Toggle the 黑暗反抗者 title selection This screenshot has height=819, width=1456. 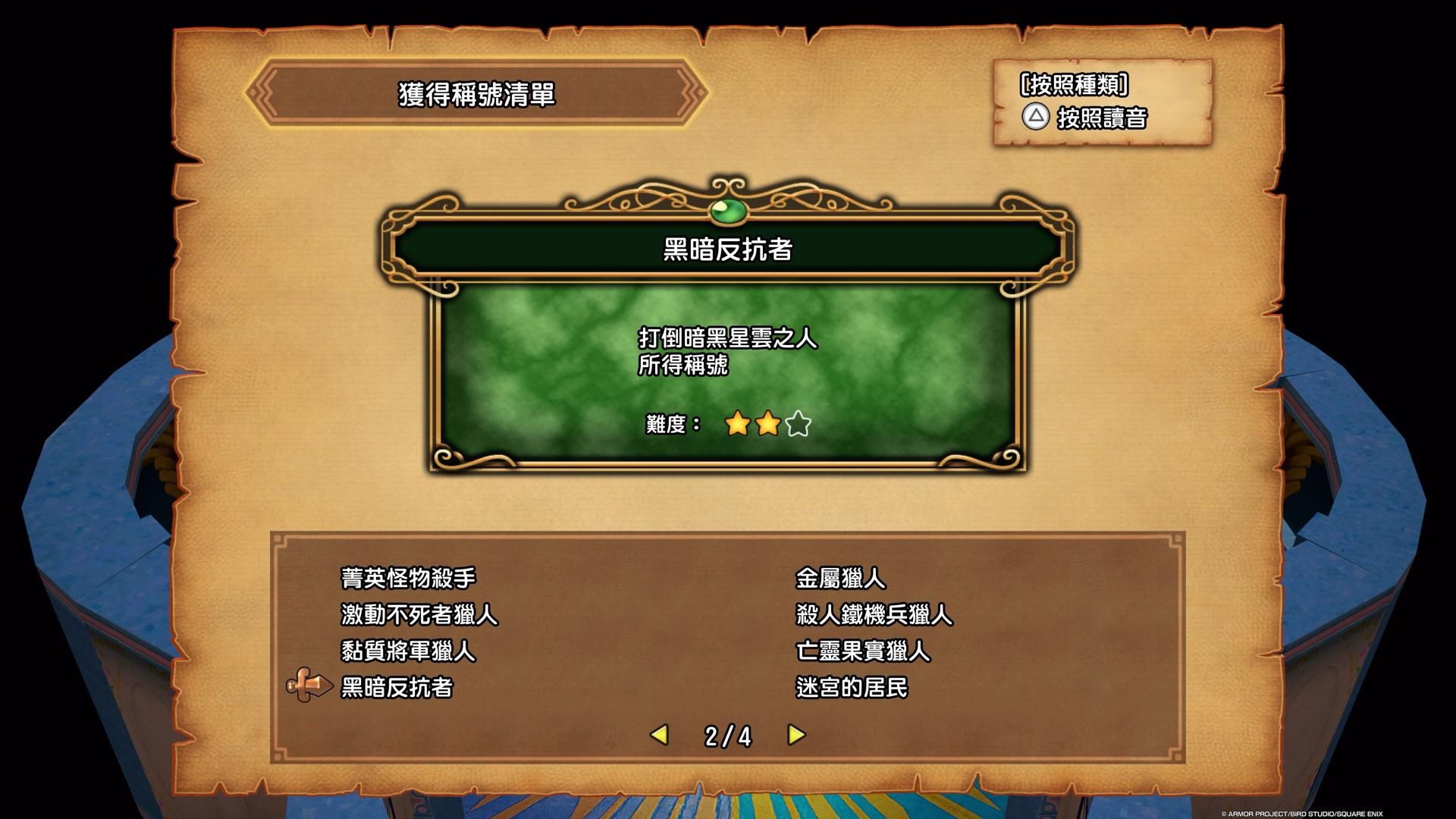(x=396, y=689)
